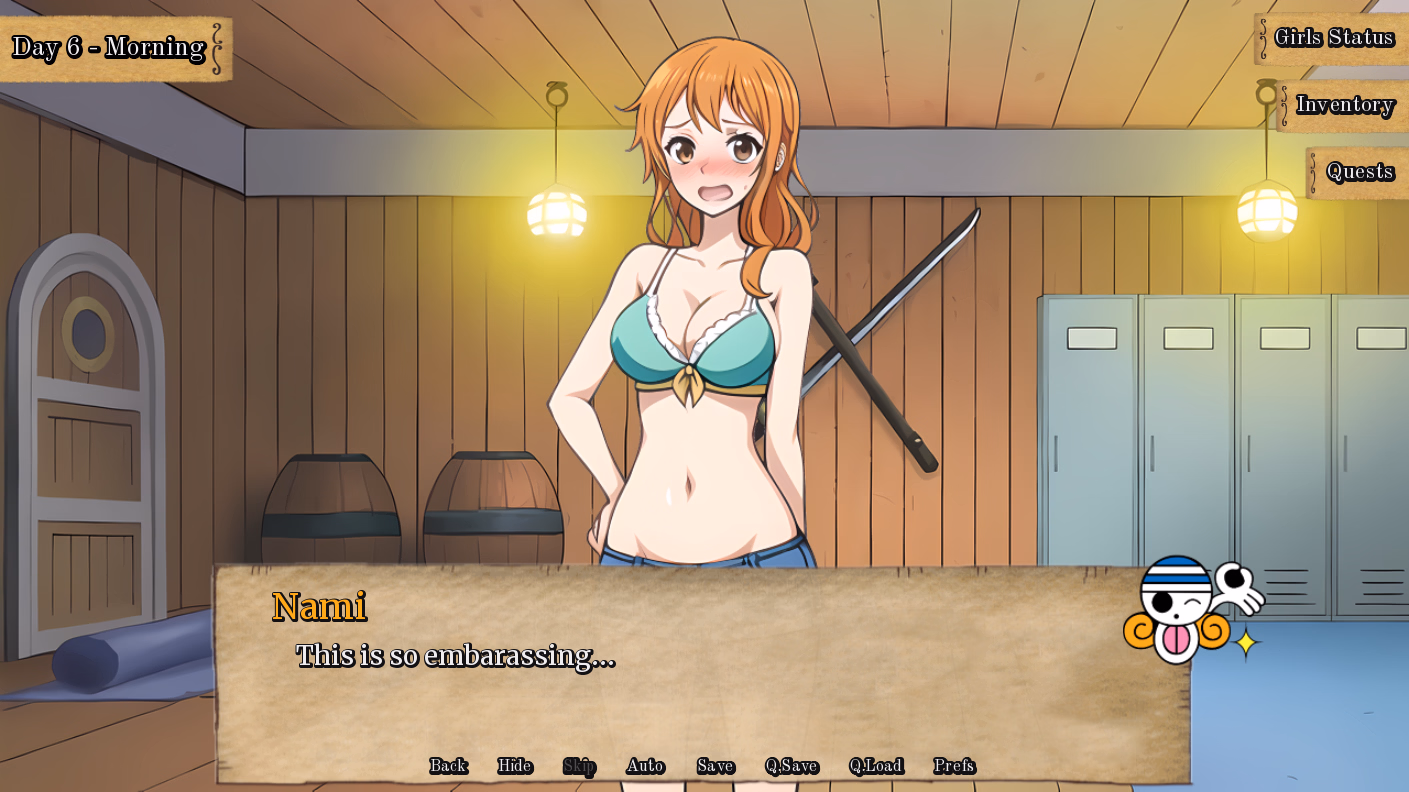Open the Save screen
This screenshot has height=792, width=1409.
713,766
